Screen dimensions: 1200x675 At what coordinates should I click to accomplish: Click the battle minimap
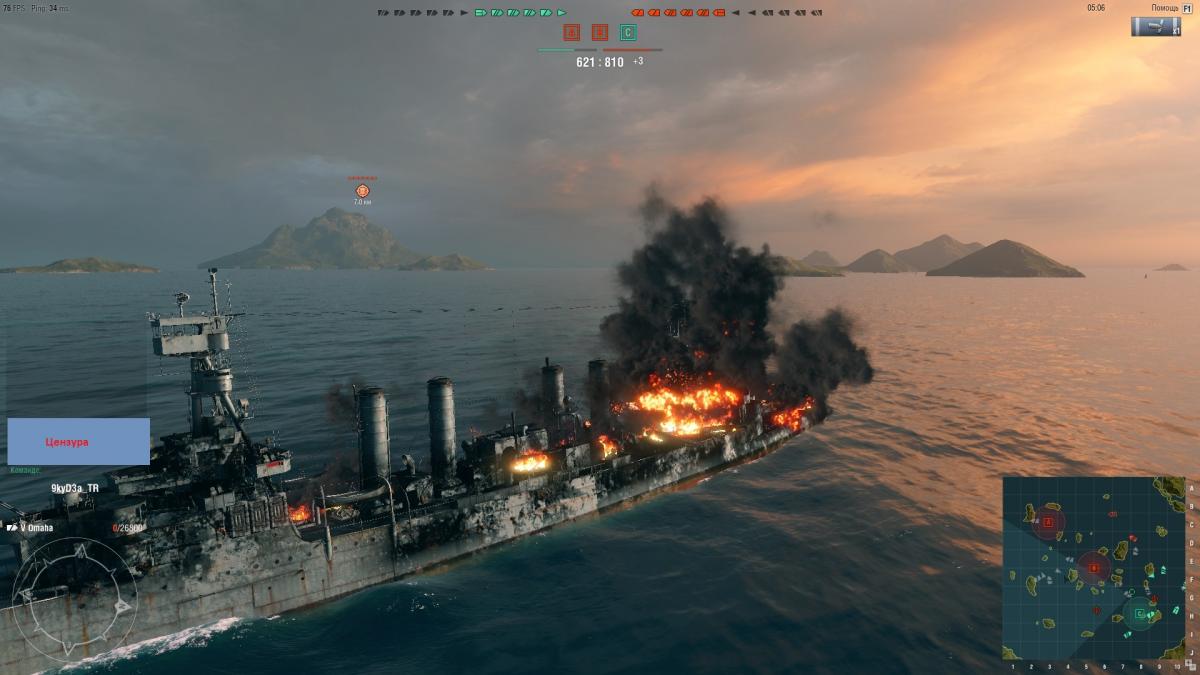tap(1093, 567)
